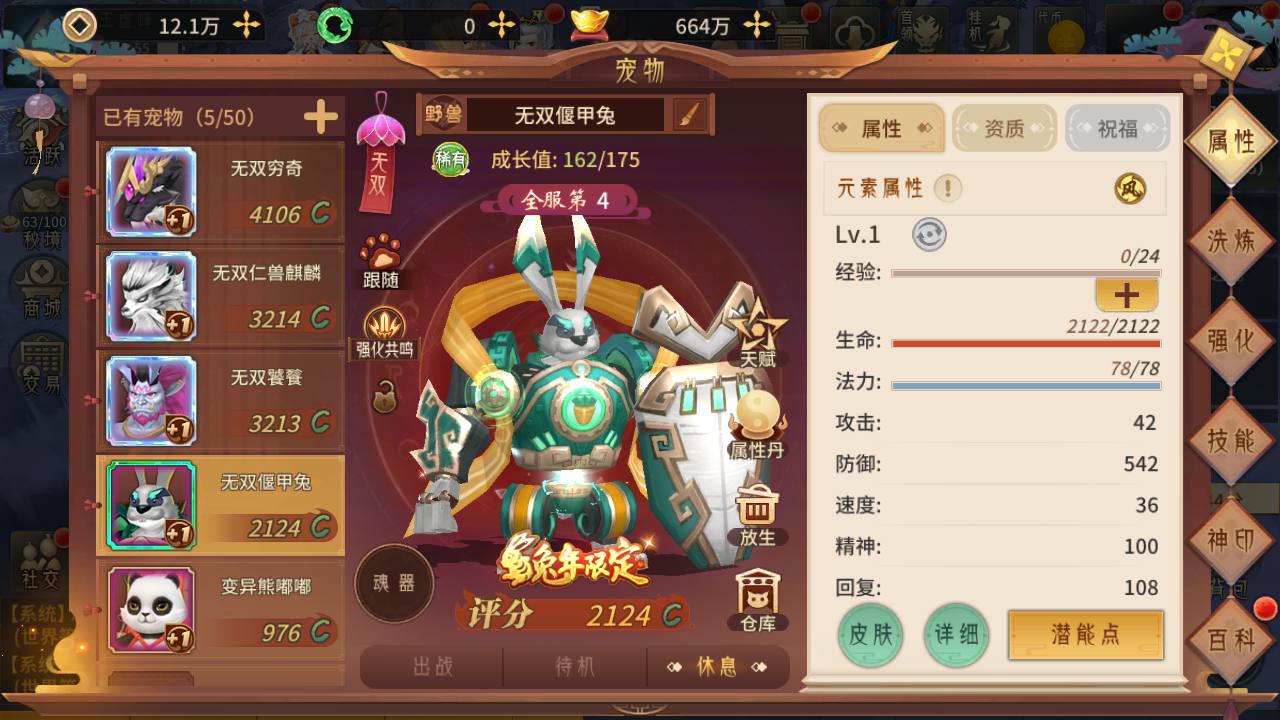Set pet to 出战 battle

click(433, 667)
